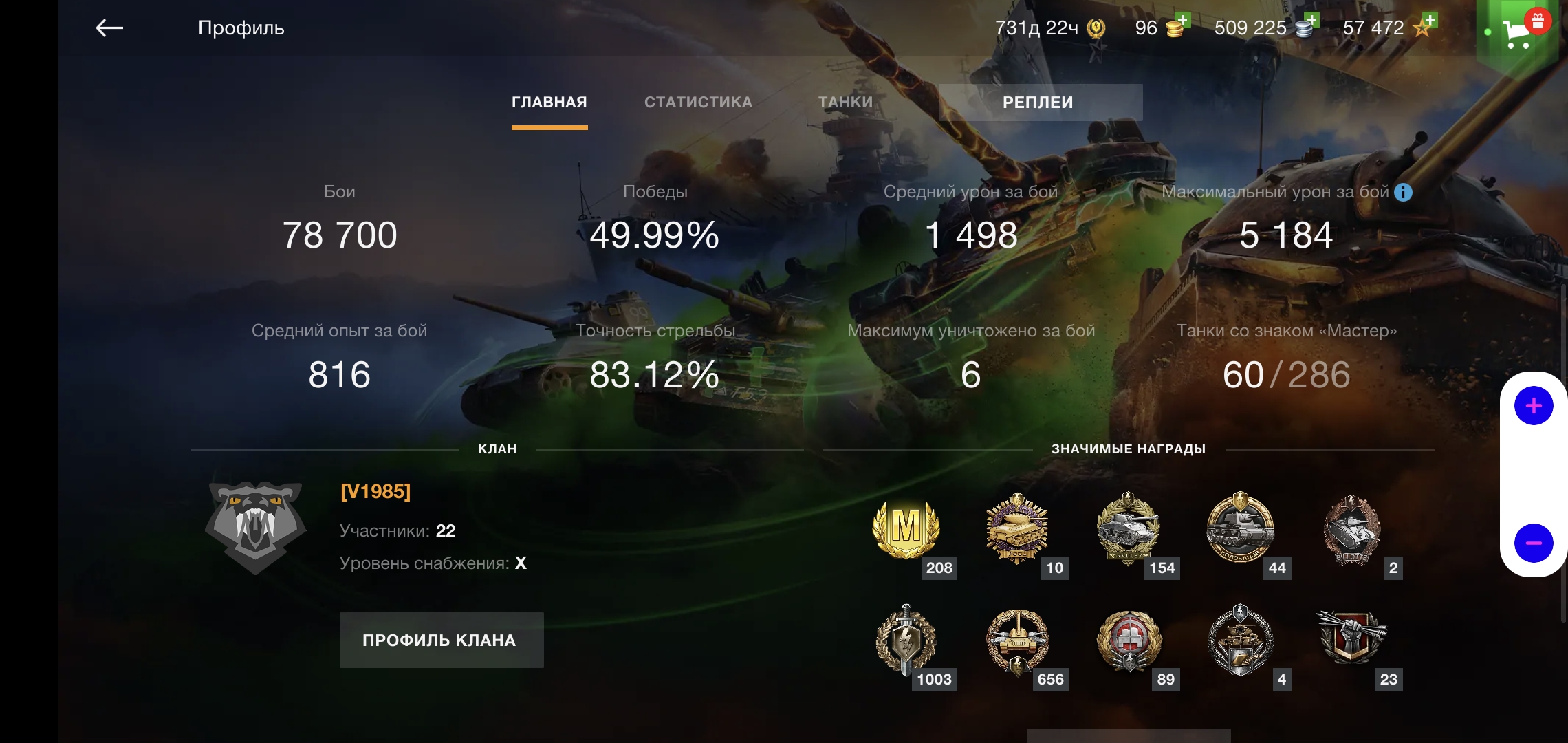
Task: Click the clan emblem with beast face
Action: click(255, 526)
